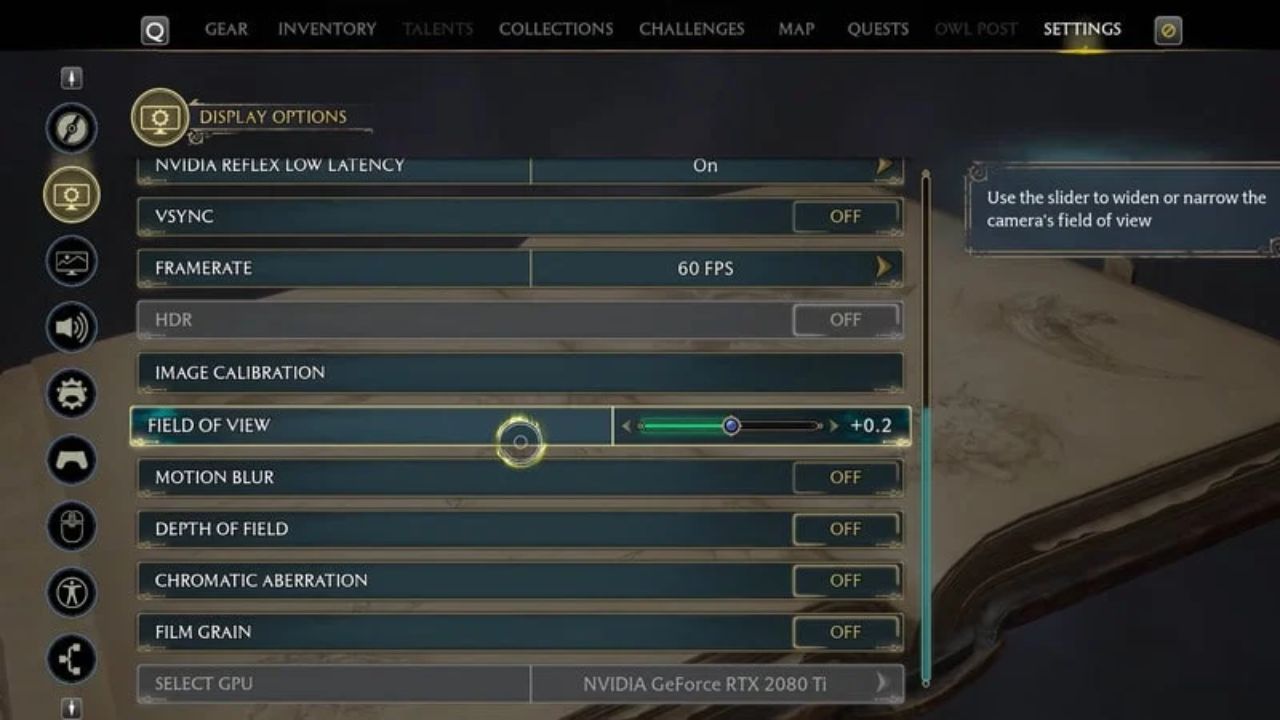This screenshot has width=1280, height=720.
Task: Select the speaker Audio settings icon
Action: 71,327
